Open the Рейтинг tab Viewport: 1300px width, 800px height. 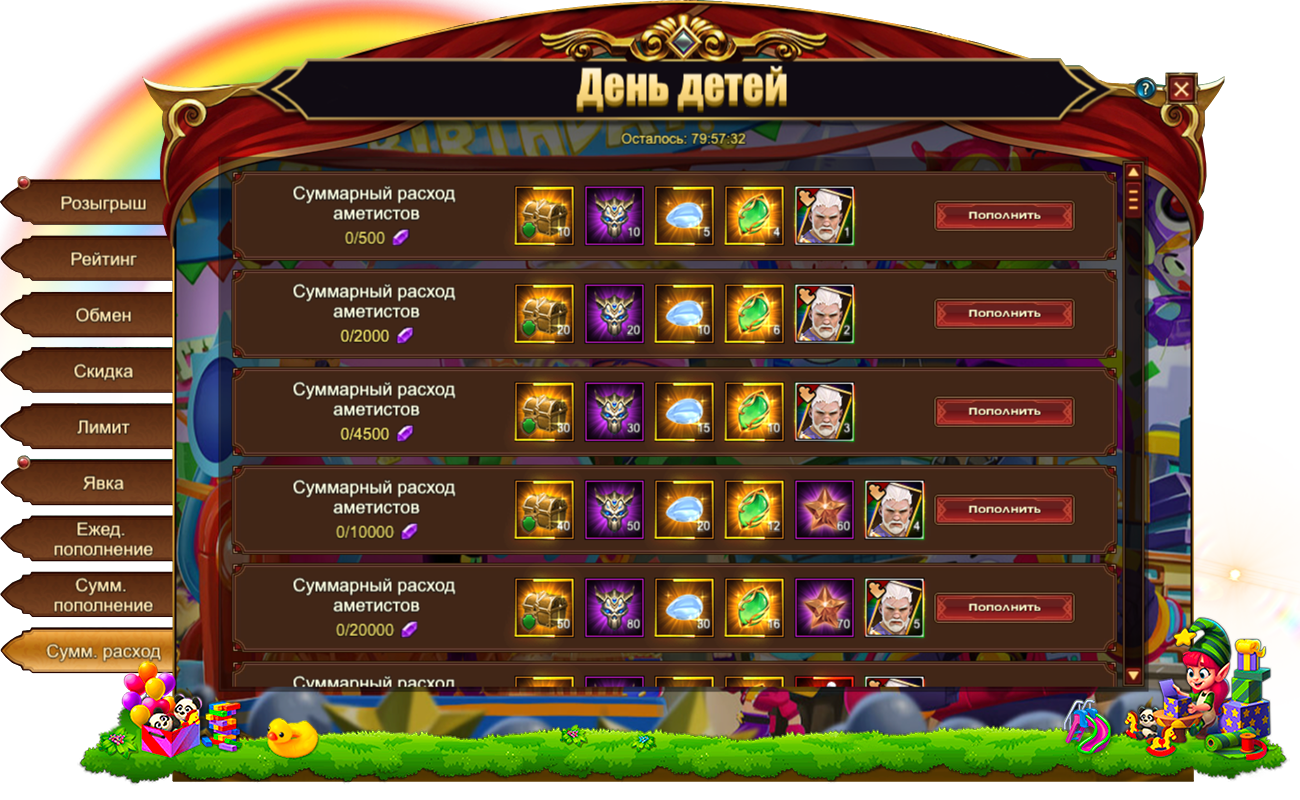click(x=102, y=260)
